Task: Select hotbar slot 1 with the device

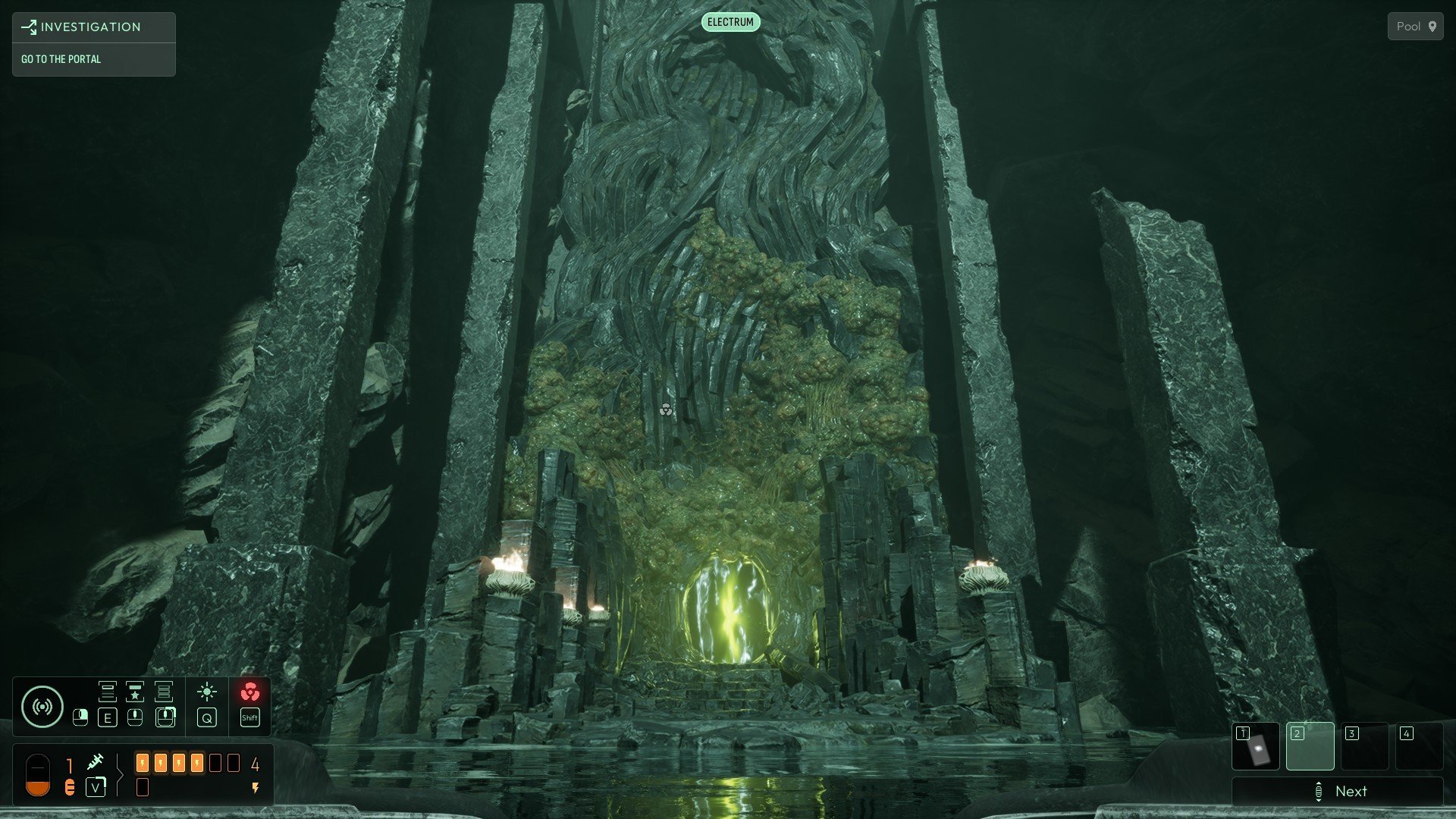Action: coord(1256,746)
